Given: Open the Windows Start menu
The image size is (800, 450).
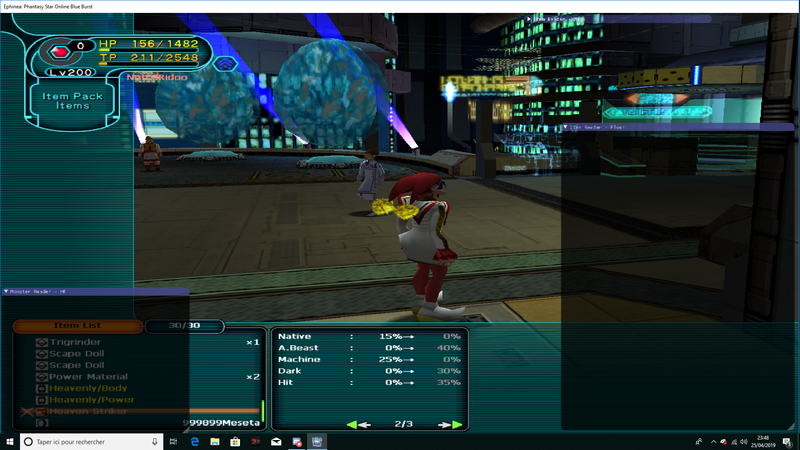Looking at the screenshot, I should tap(10, 441).
